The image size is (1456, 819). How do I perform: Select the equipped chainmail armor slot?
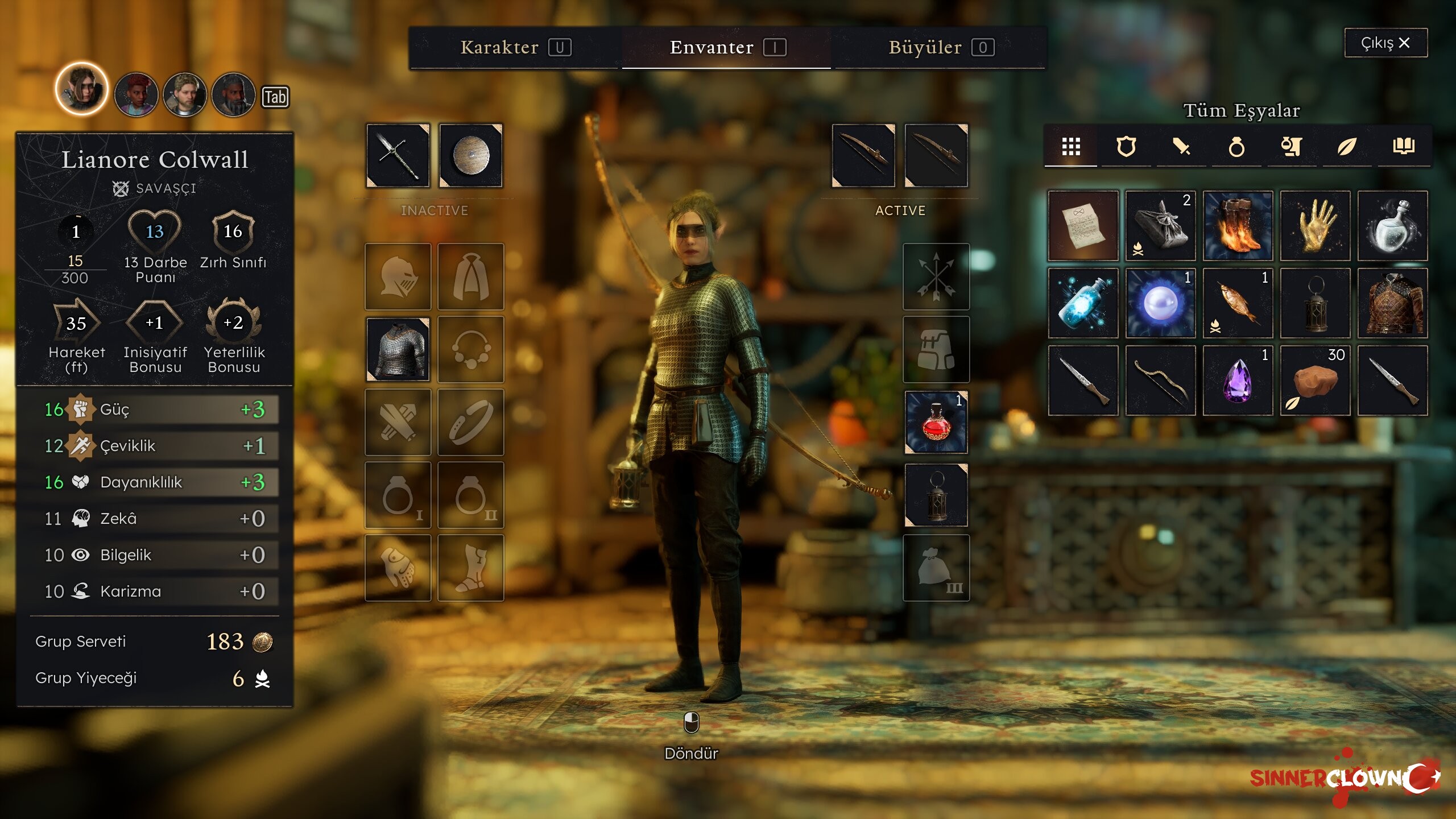pos(398,349)
